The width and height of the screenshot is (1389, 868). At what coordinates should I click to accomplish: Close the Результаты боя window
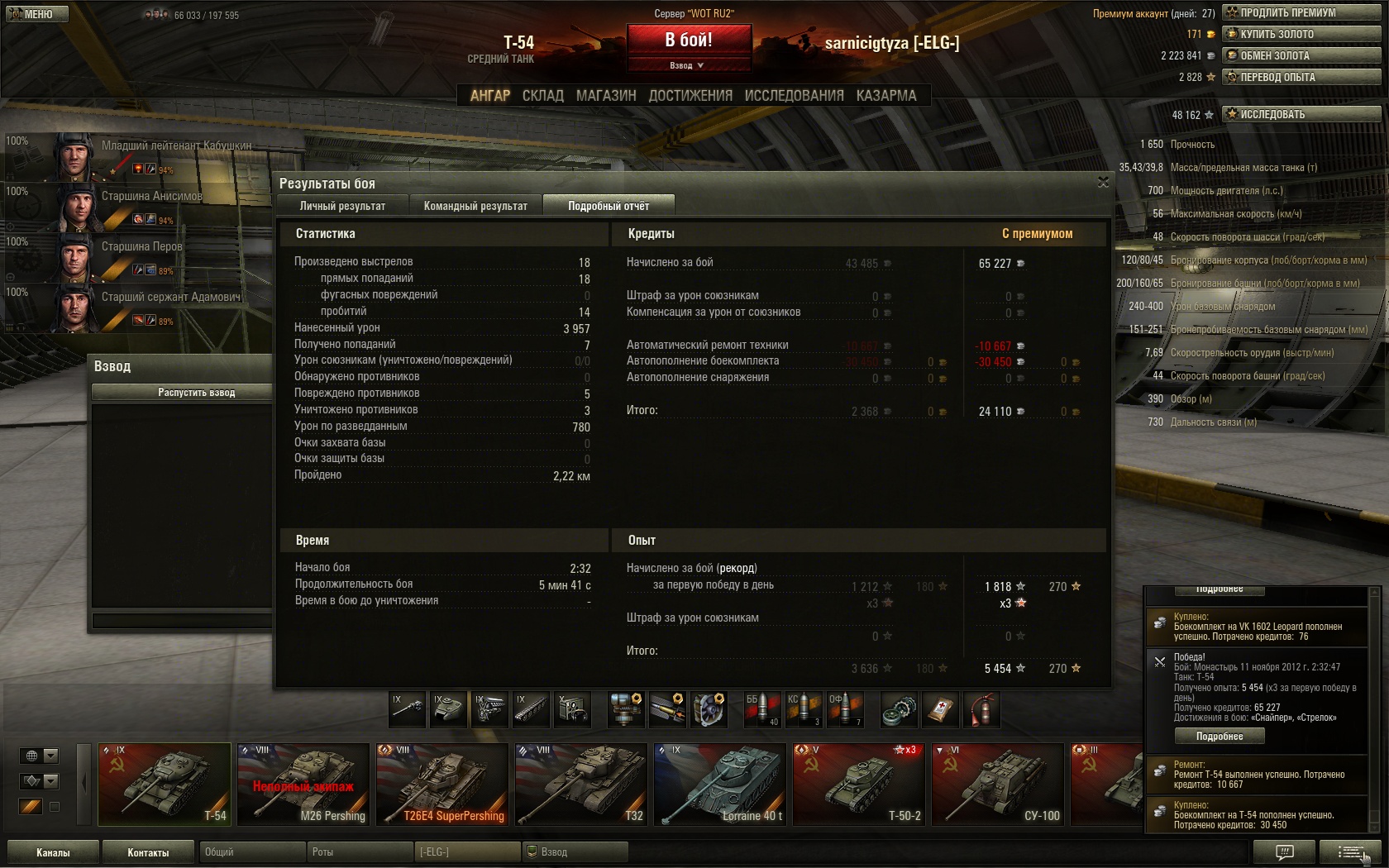(1103, 182)
